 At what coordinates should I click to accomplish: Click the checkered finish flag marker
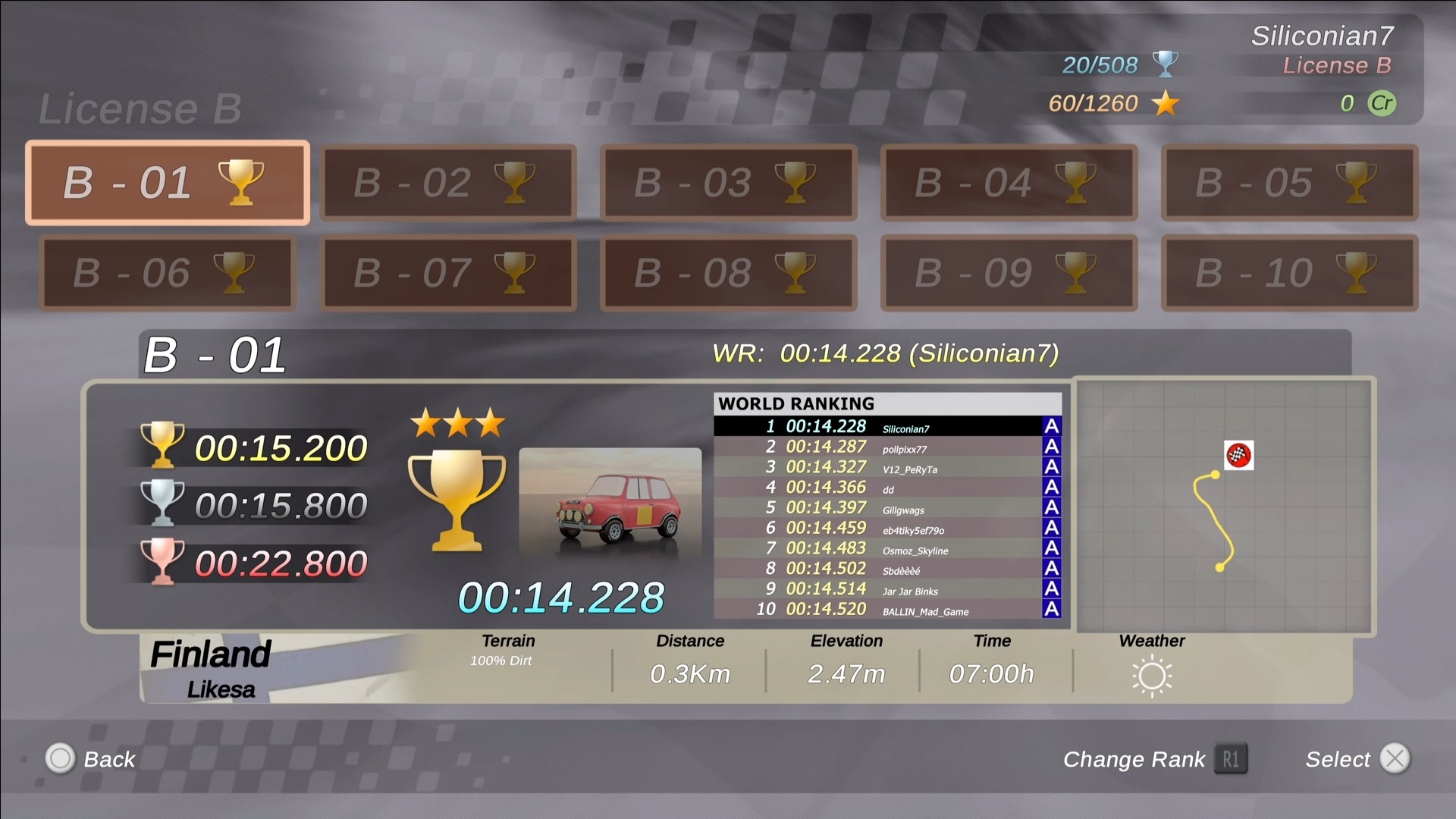coord(1238,455)
